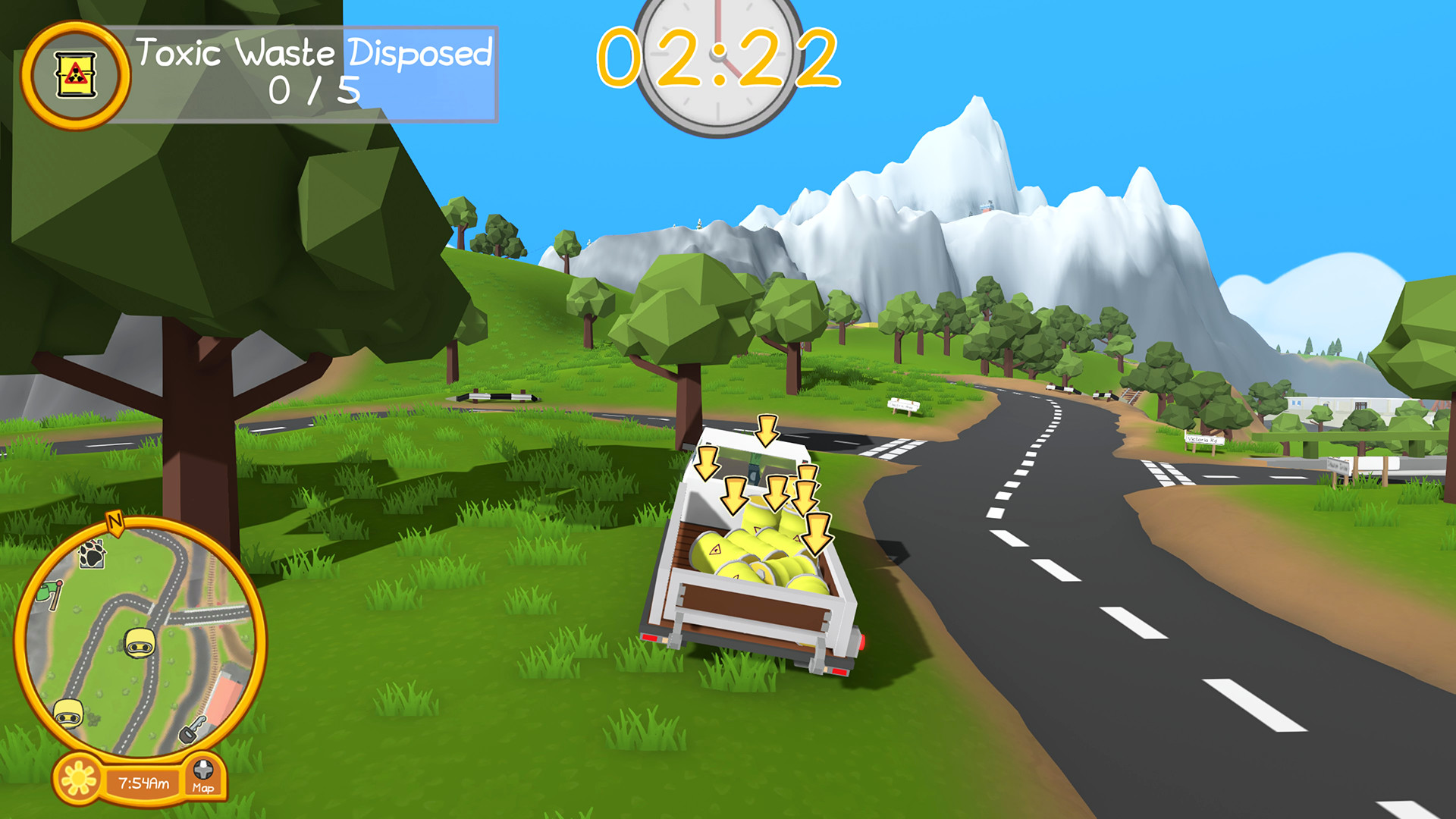
Task: Select the bear paw marker on the minimap
Action: (x=91, y=554)
